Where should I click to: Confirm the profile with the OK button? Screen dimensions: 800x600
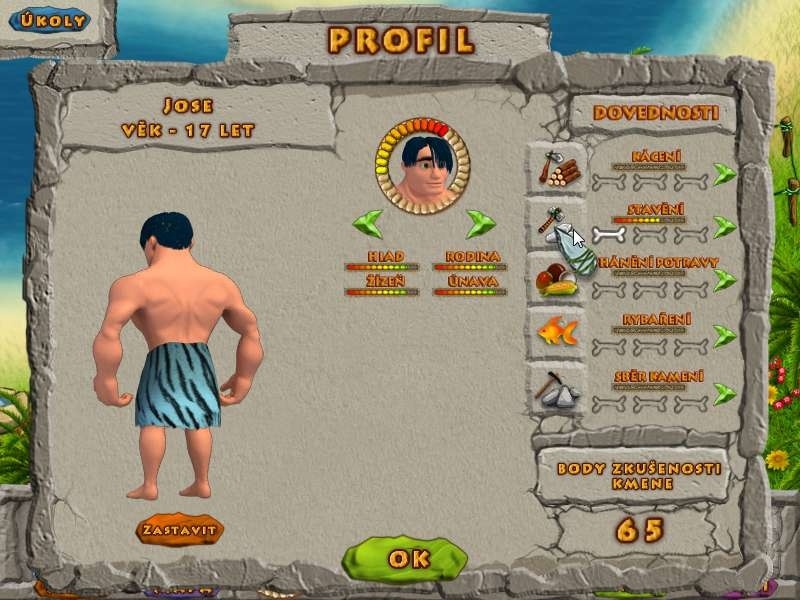(404, 558)
